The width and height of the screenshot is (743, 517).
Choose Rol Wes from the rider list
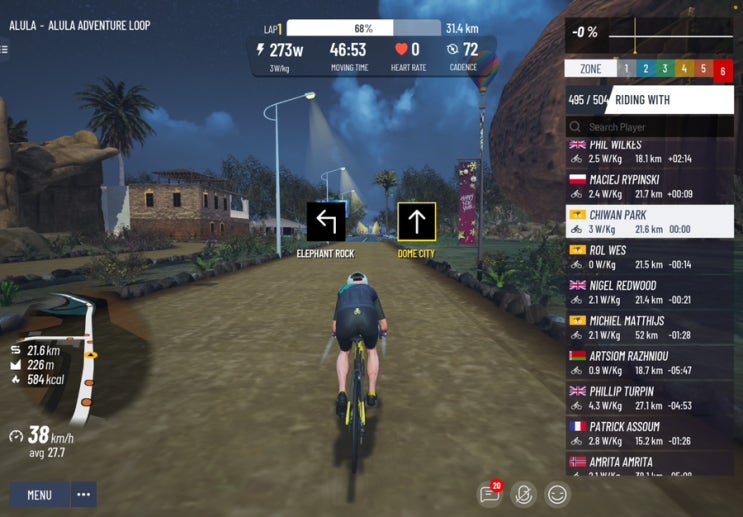[x=650, y=256]
